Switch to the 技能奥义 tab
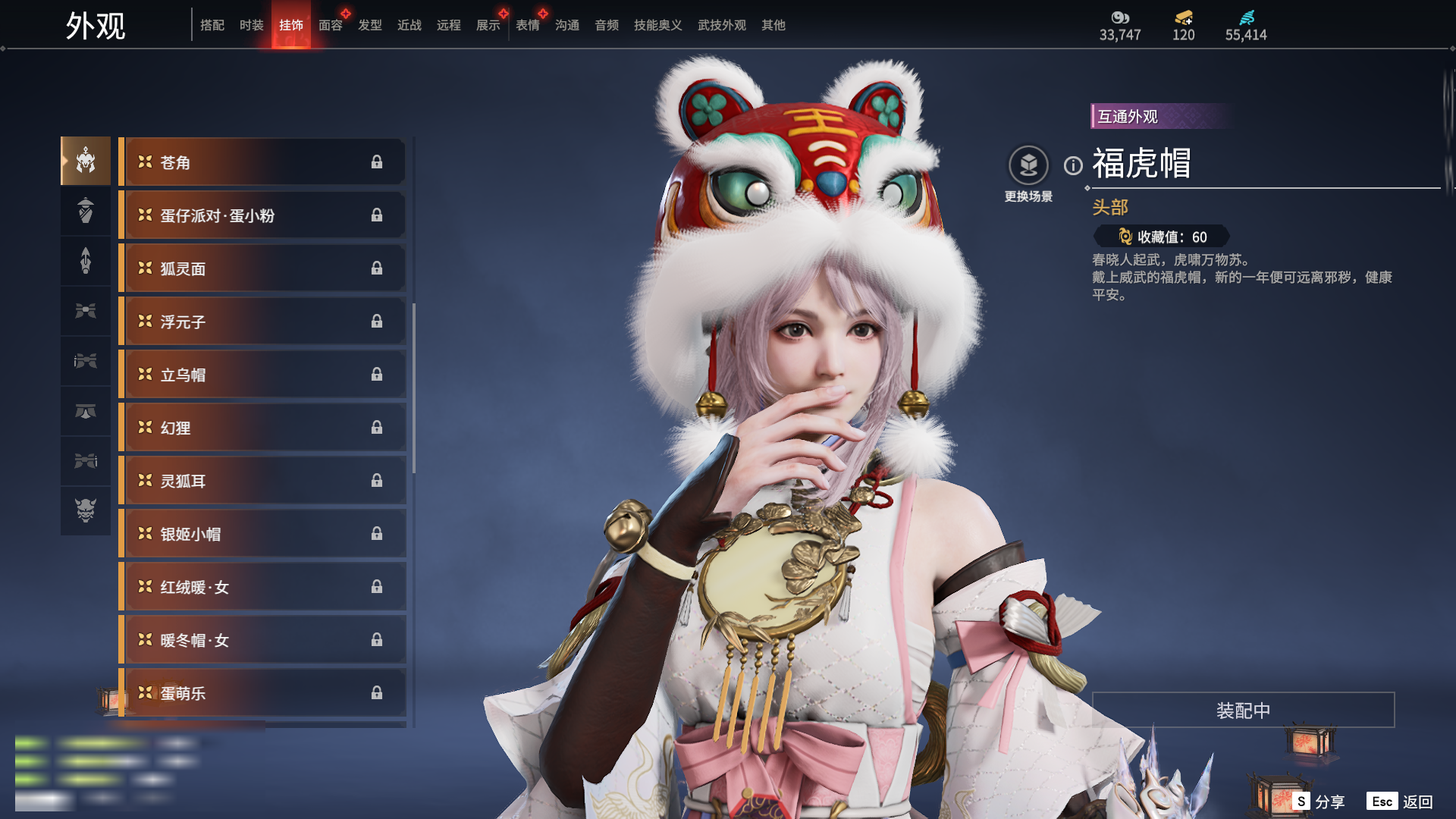The image size is (1456, 819). (657, 25)
